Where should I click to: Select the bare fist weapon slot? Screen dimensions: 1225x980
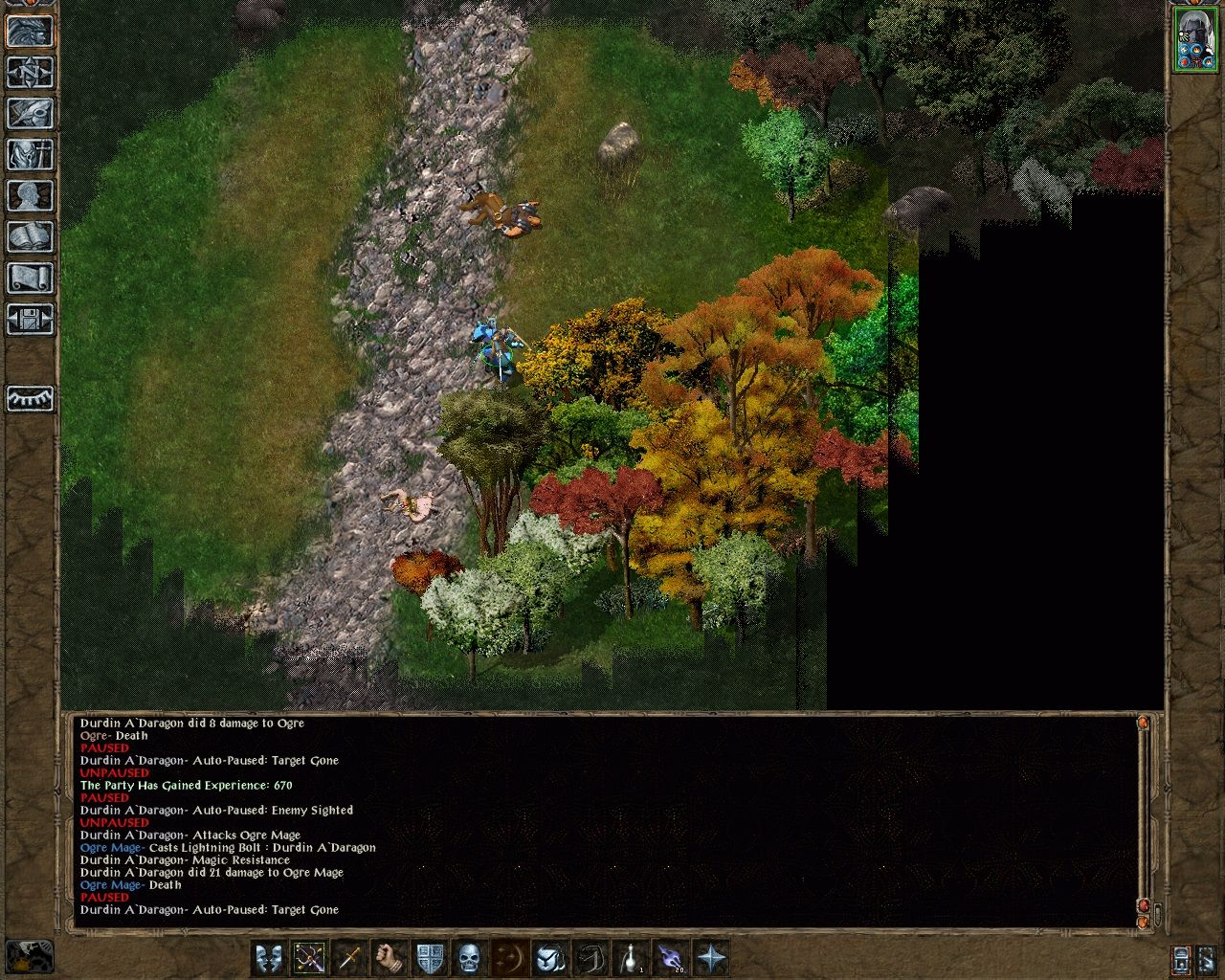pyautogui.click(x=390, y=957)
